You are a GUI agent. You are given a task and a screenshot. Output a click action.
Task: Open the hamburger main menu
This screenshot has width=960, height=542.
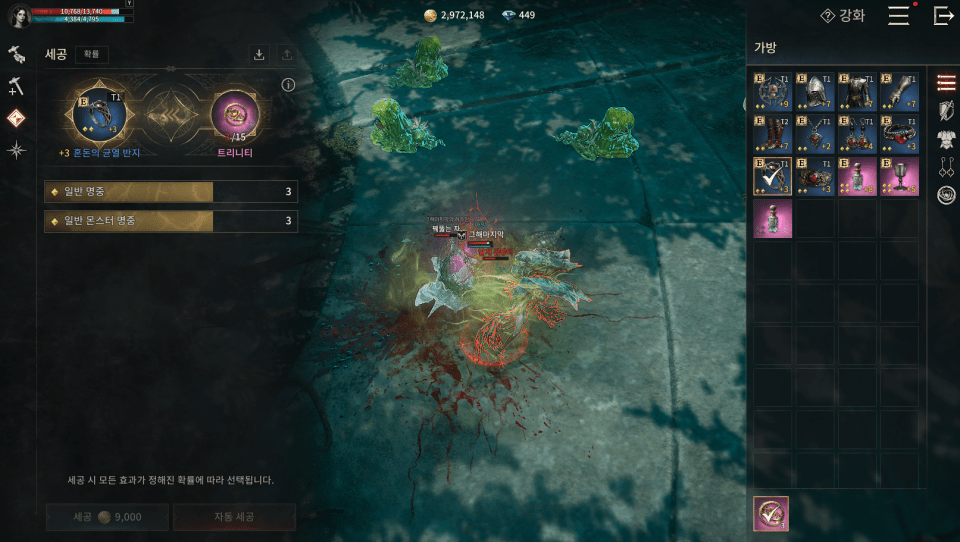click(x=898, y=16)
